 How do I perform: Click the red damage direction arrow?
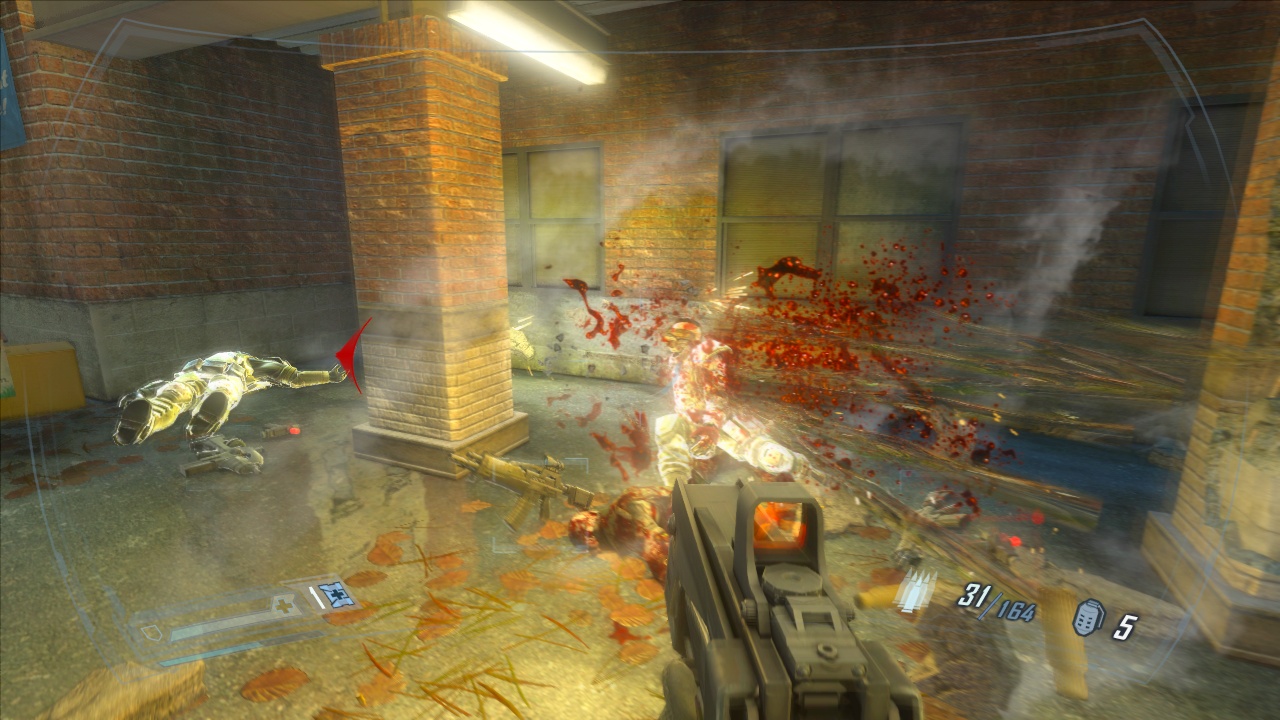pos(354,354)
